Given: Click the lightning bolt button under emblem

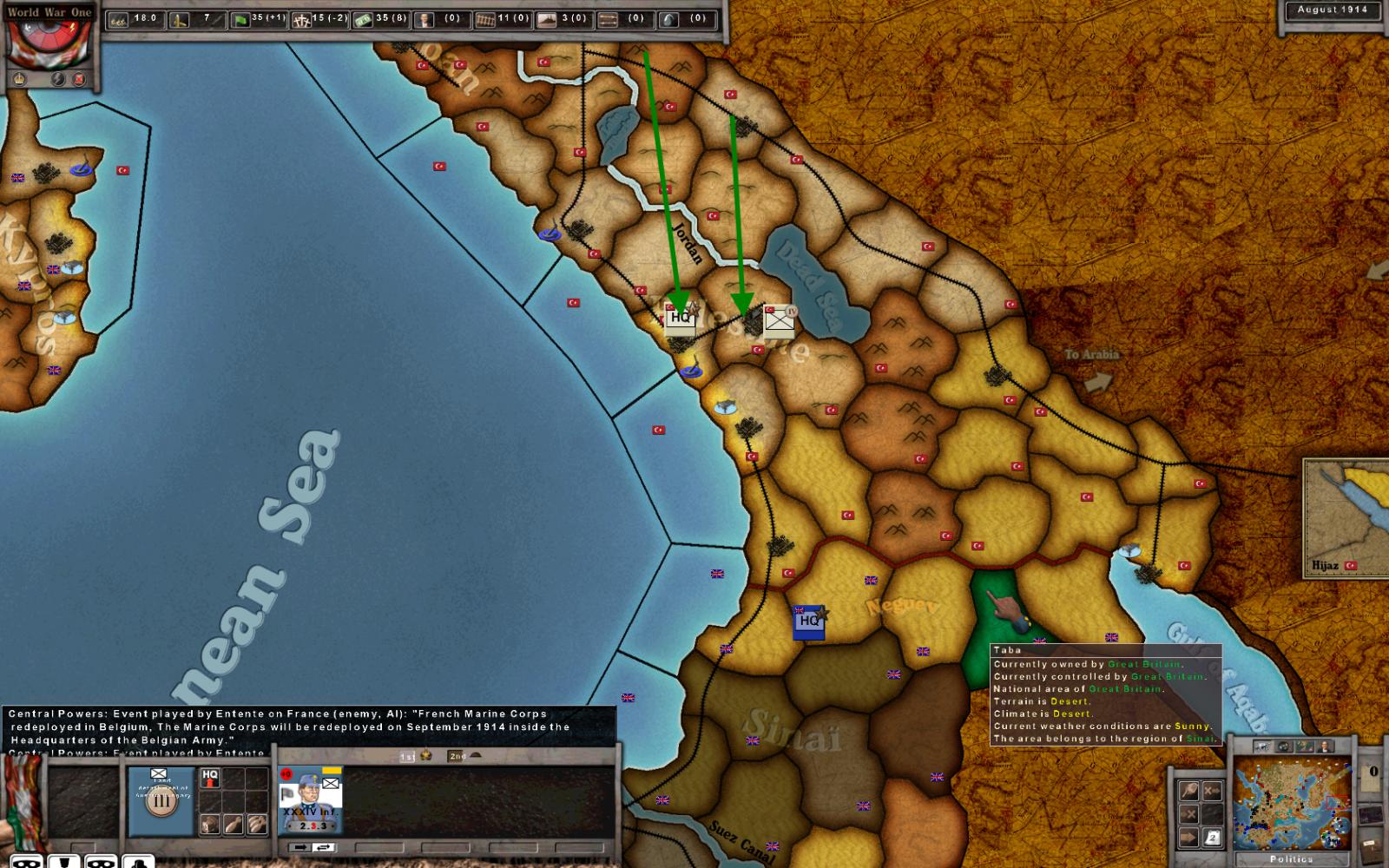Looking at the screenshot, I should [x=58, y=80].
